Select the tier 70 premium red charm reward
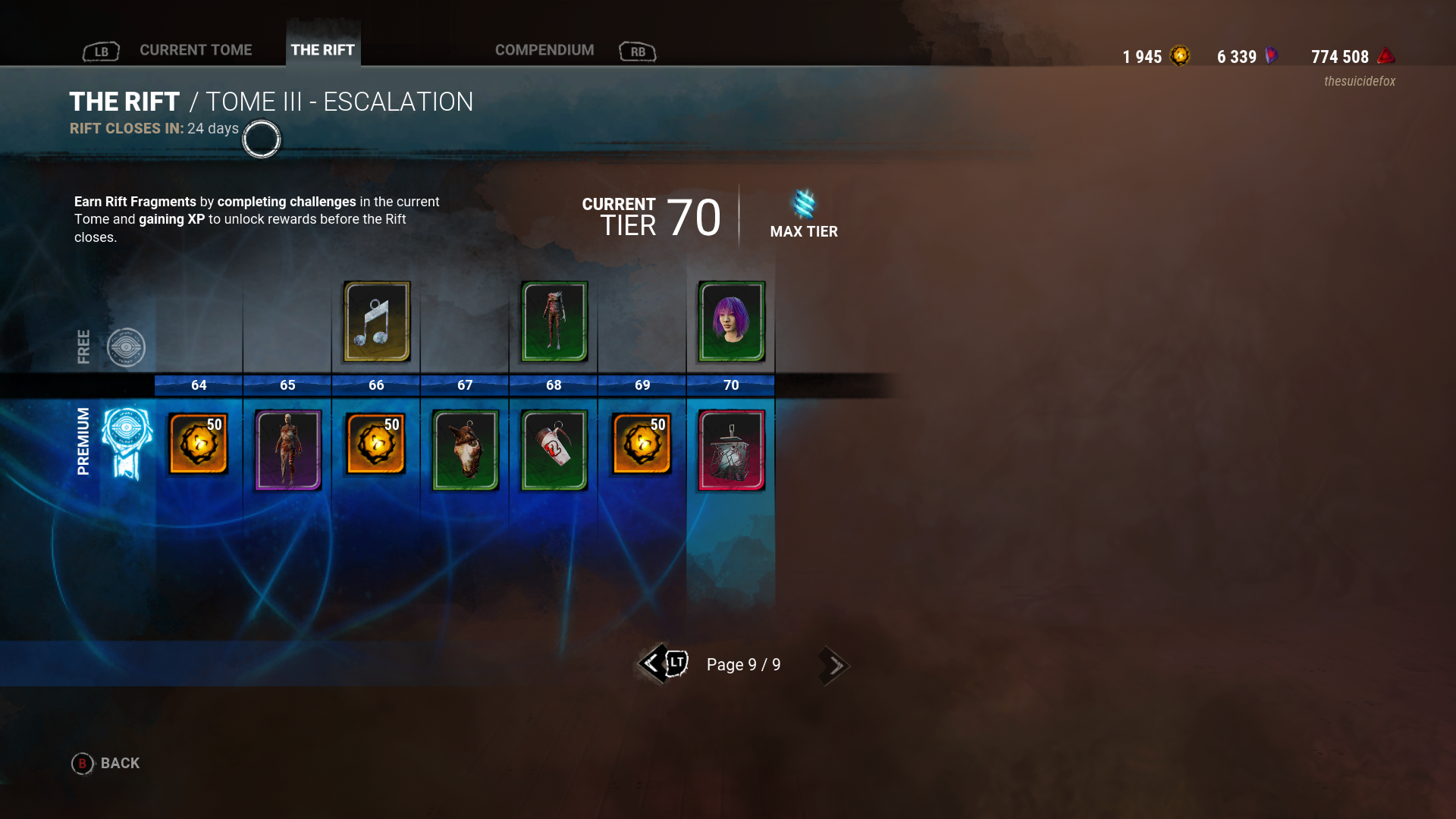 (x=730, y=450)
